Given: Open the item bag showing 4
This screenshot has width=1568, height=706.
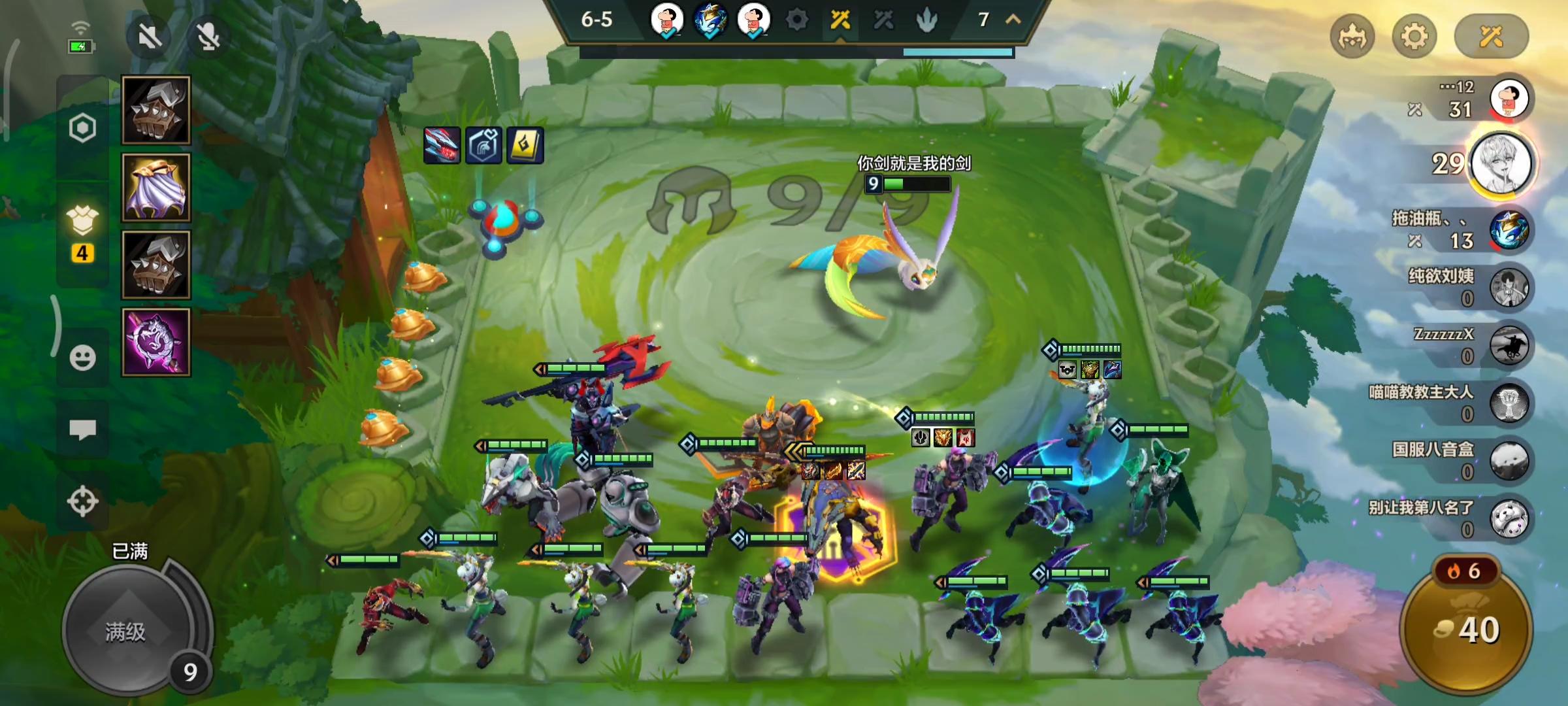Looking at the screenshot, I should click(83, 232).
